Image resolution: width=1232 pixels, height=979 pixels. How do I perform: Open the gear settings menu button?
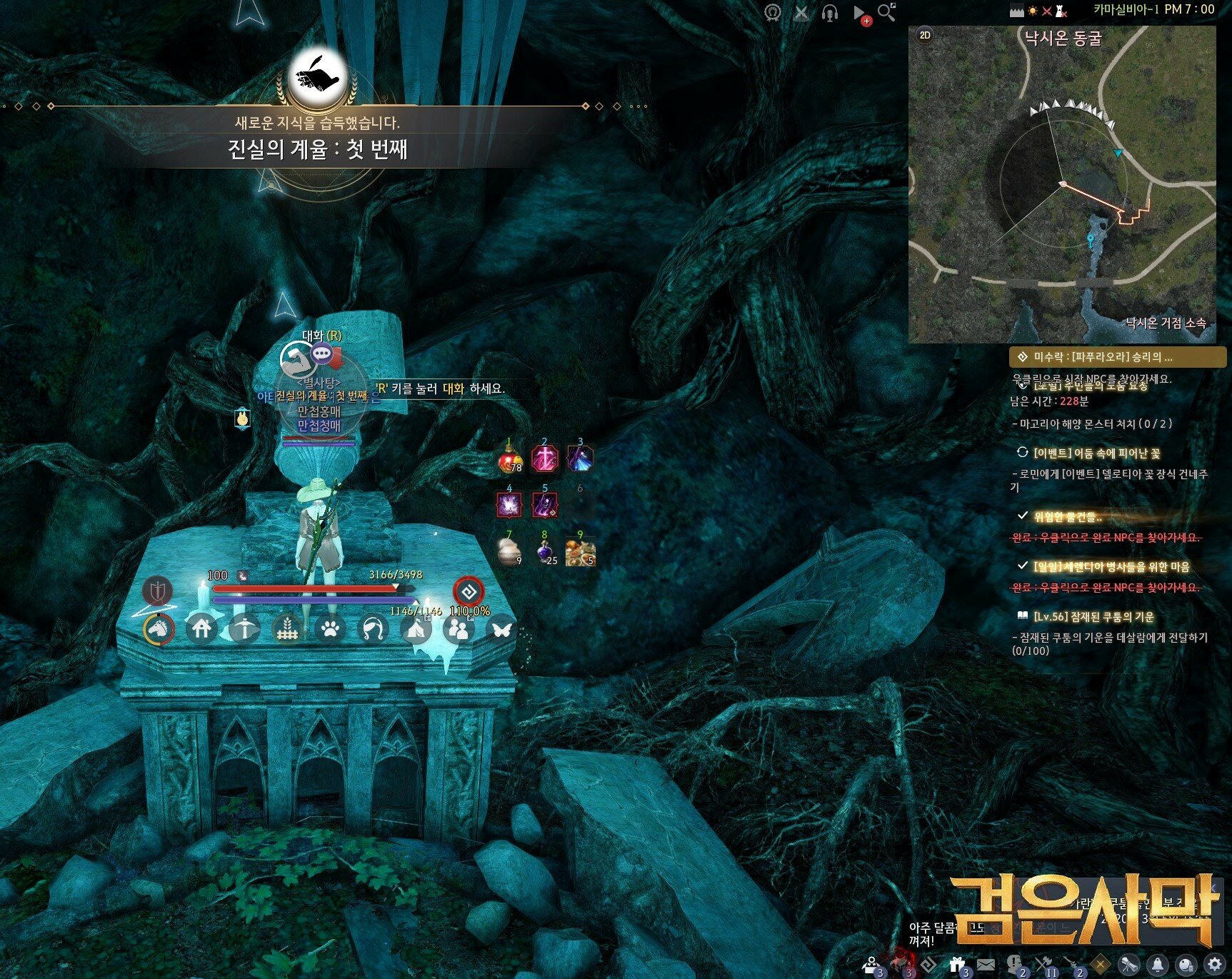1215,965
